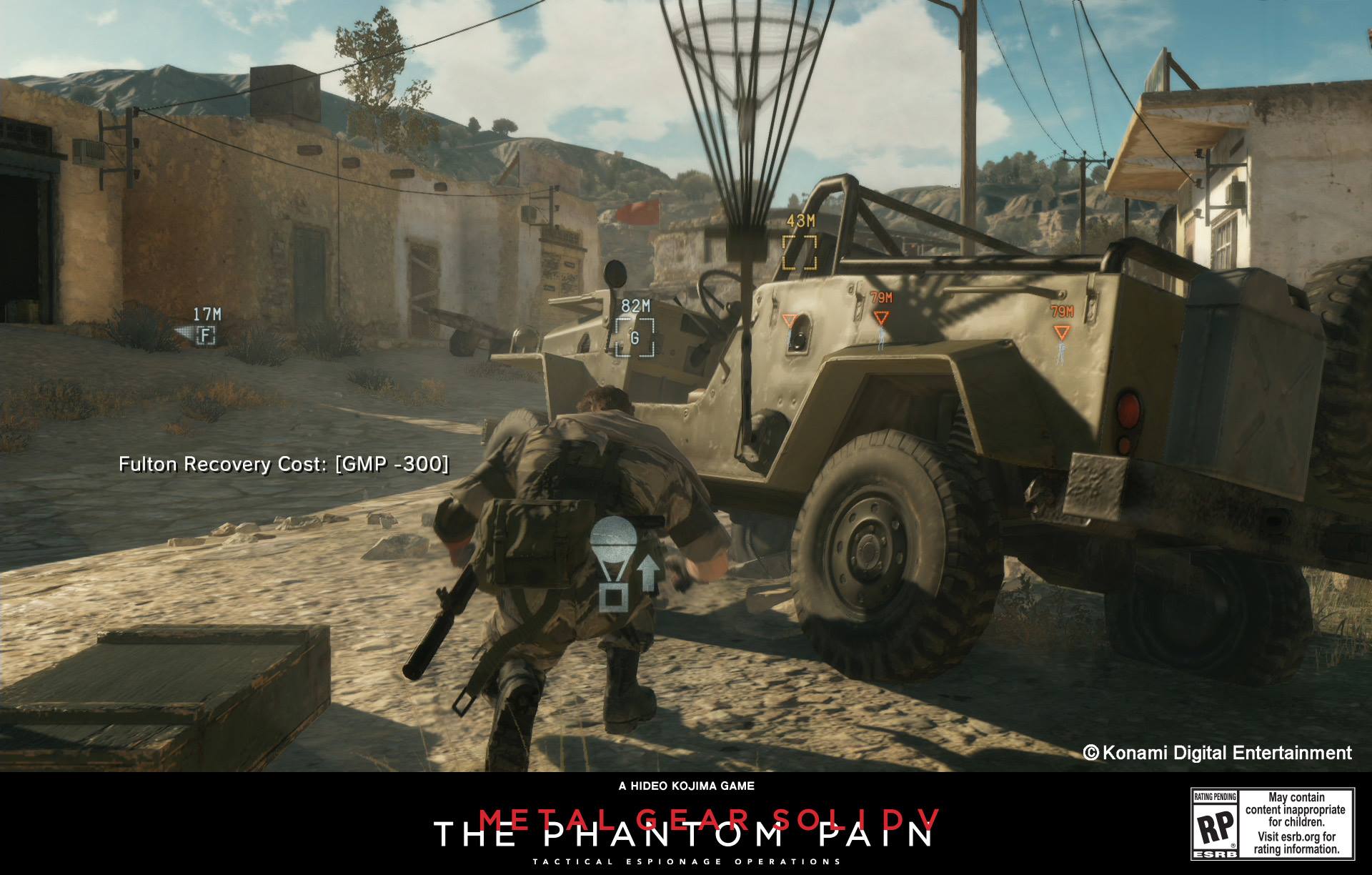Click the A HIDEO KOJIMA GAME banner
This screenshot has width=1372, height=875.
pyautogui.click(x=686, y=784)
